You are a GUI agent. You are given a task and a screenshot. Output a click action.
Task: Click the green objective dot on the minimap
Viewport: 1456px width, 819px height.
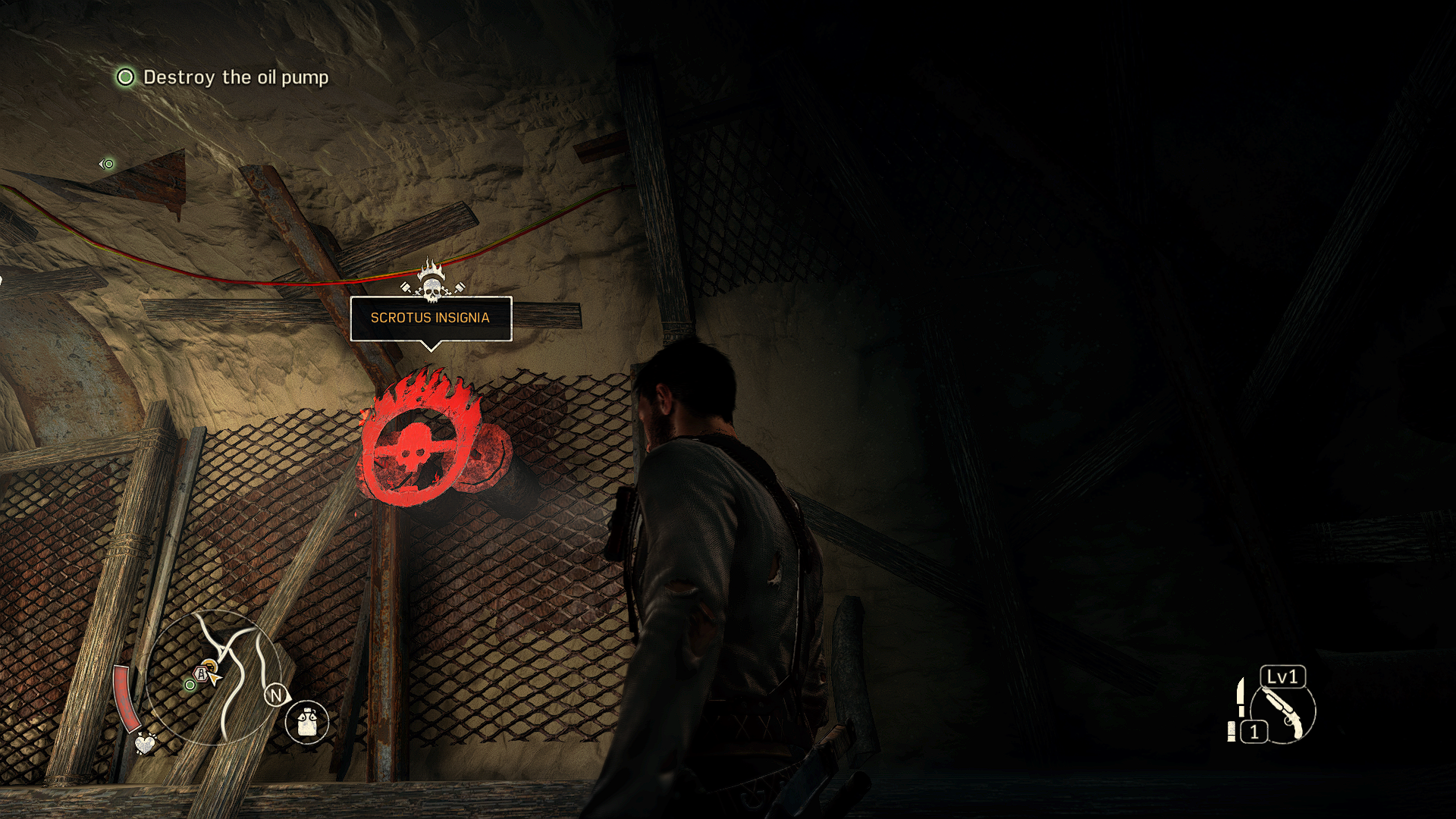[x=190, y=685]
